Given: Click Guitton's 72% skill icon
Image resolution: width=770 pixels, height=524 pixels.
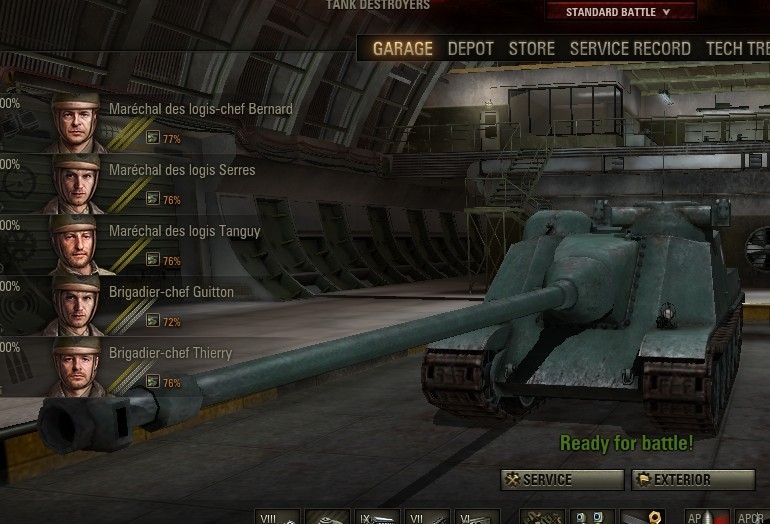Looking at the screenshot, I should [x=153, y=321].
